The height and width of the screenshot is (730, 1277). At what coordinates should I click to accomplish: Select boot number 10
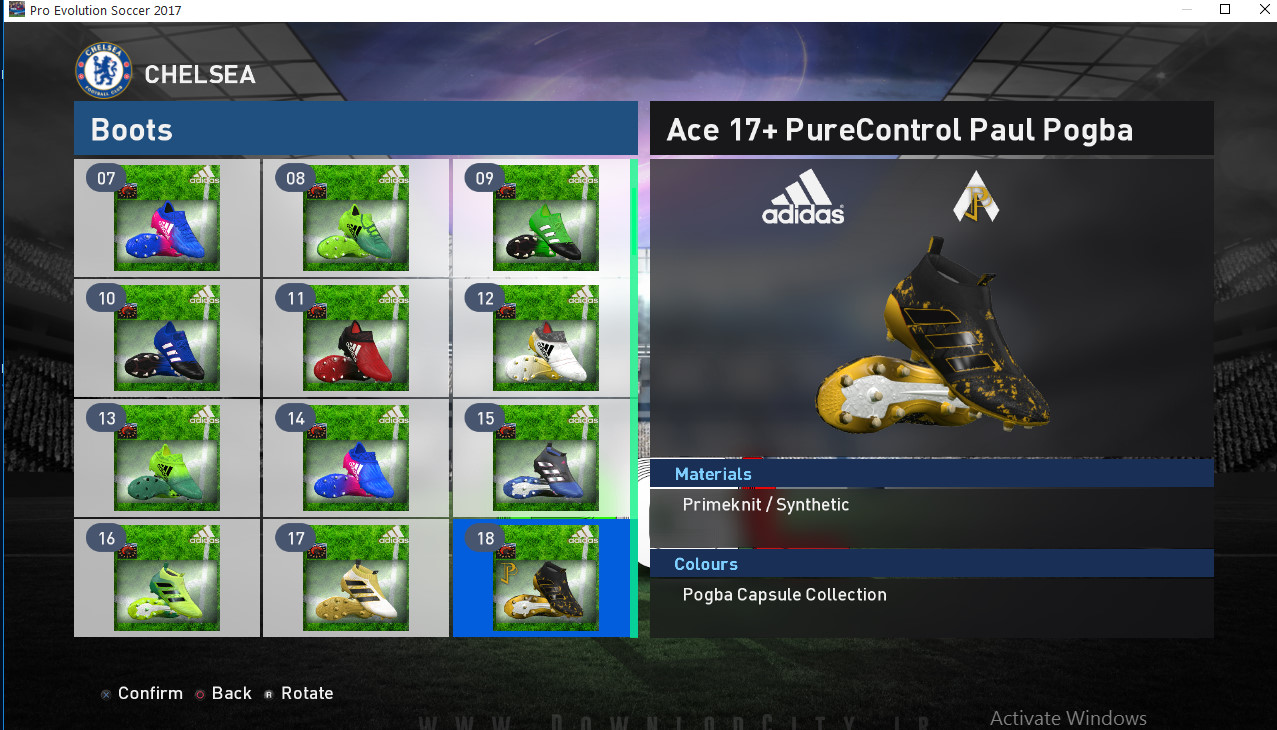point(167,338)
